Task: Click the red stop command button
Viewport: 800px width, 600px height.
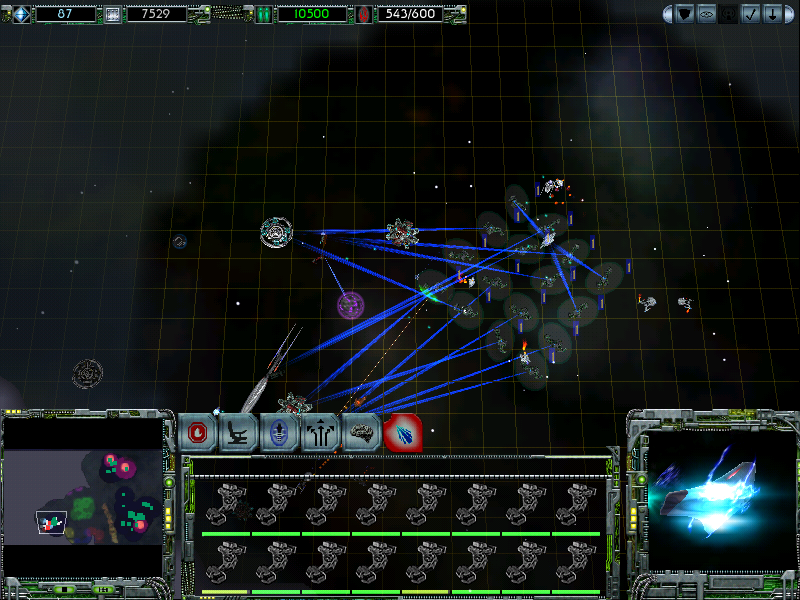Action: pyautogui.click(x=199, y=432)
